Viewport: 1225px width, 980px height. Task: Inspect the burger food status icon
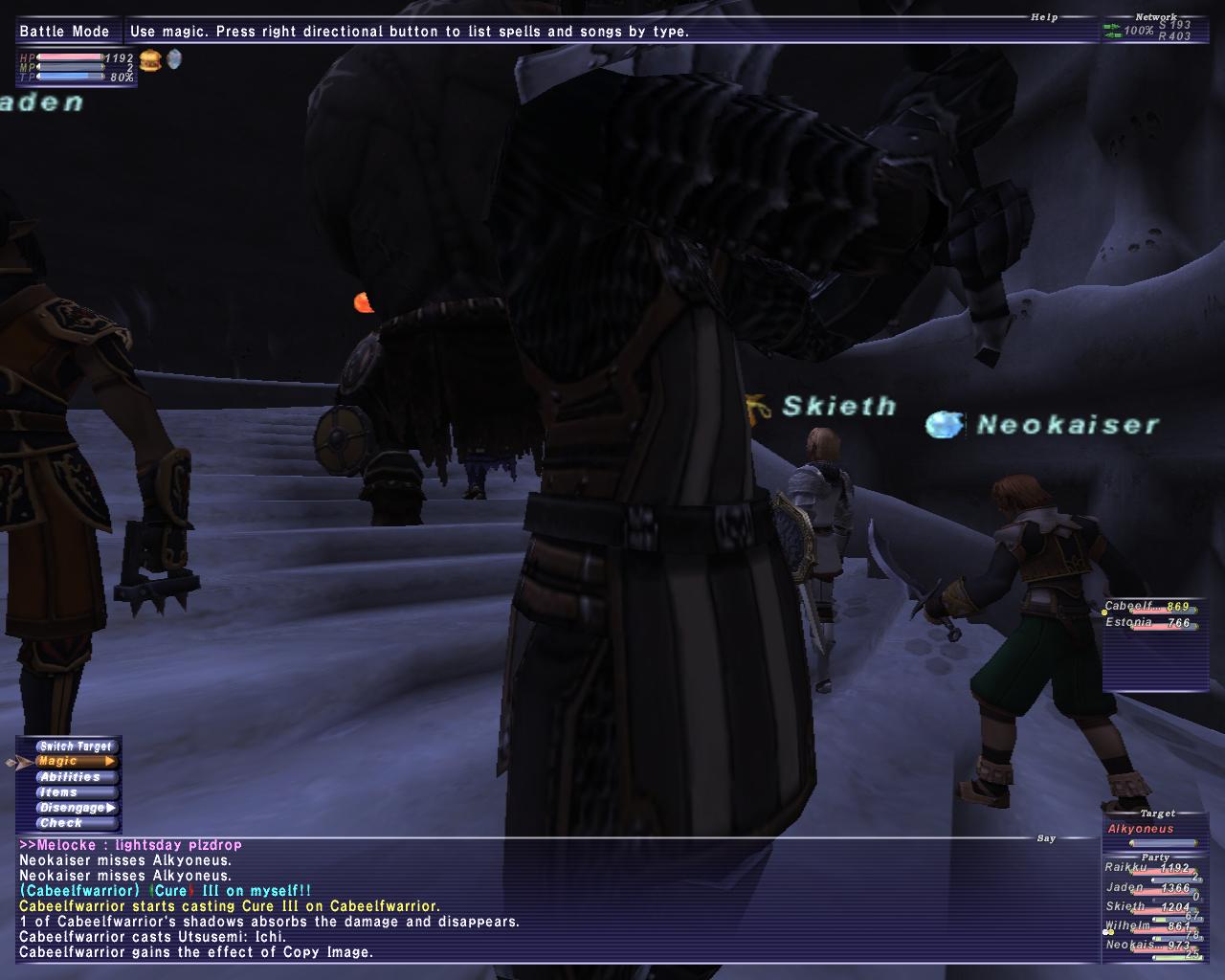click(x=150, y=61)
